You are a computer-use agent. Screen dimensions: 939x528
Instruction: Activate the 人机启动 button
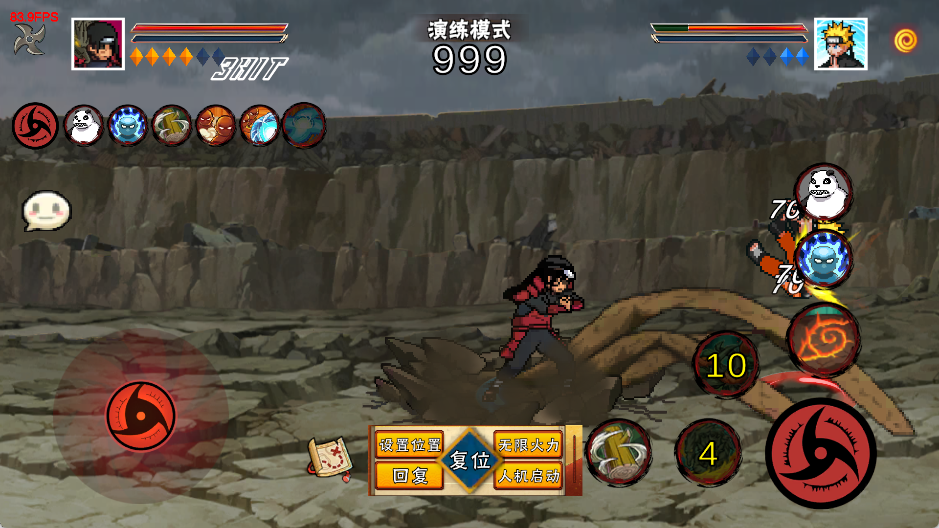(x=529, y=476)
